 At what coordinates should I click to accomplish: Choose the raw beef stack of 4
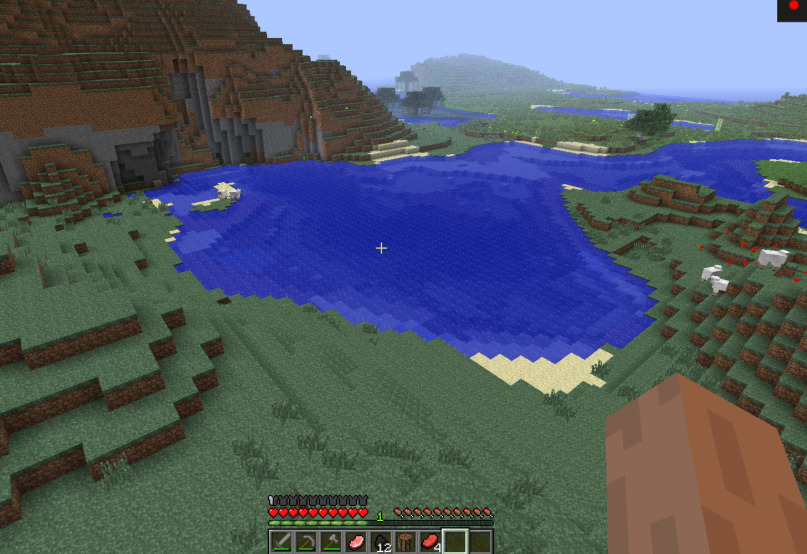pyautogui.click(x=430, y=542)
